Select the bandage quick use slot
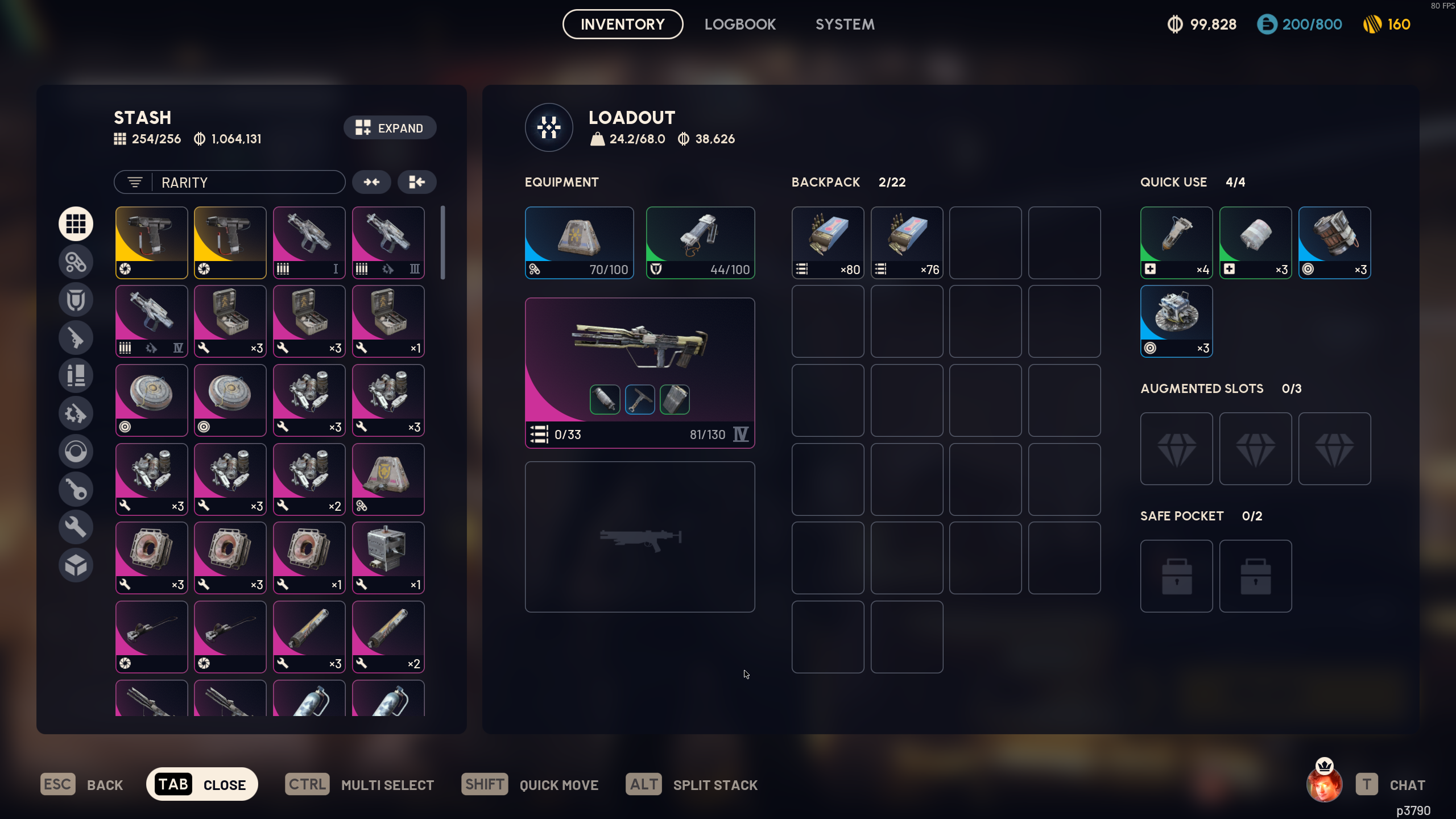The image size is (1456, 819). tap(1255, 242)
